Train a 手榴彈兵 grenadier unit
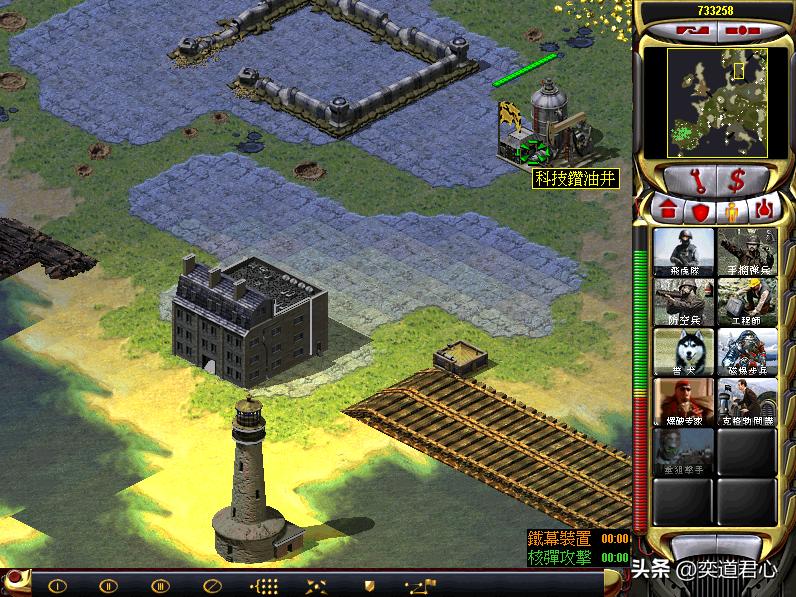Viewport: 796px width, 597px height. (747, 253)
